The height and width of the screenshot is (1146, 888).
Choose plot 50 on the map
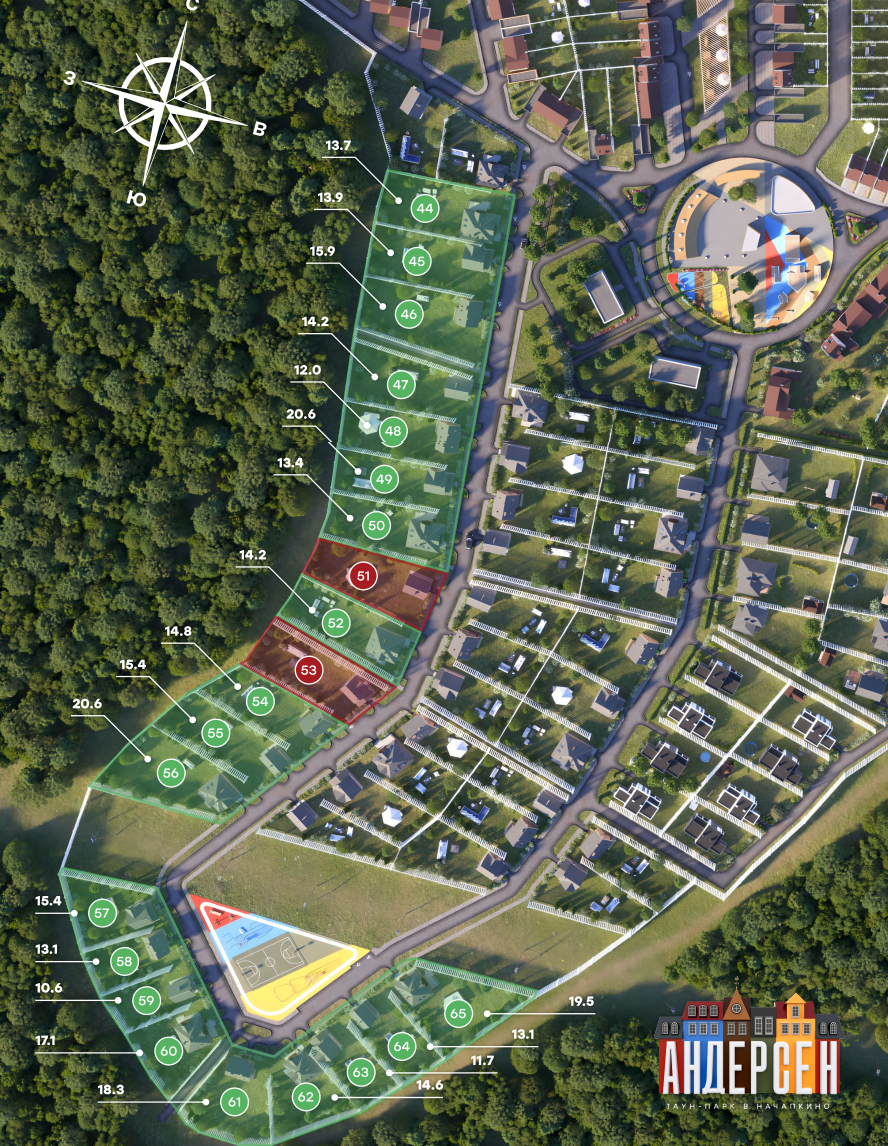pyautogui.click(x=376, y=525)
